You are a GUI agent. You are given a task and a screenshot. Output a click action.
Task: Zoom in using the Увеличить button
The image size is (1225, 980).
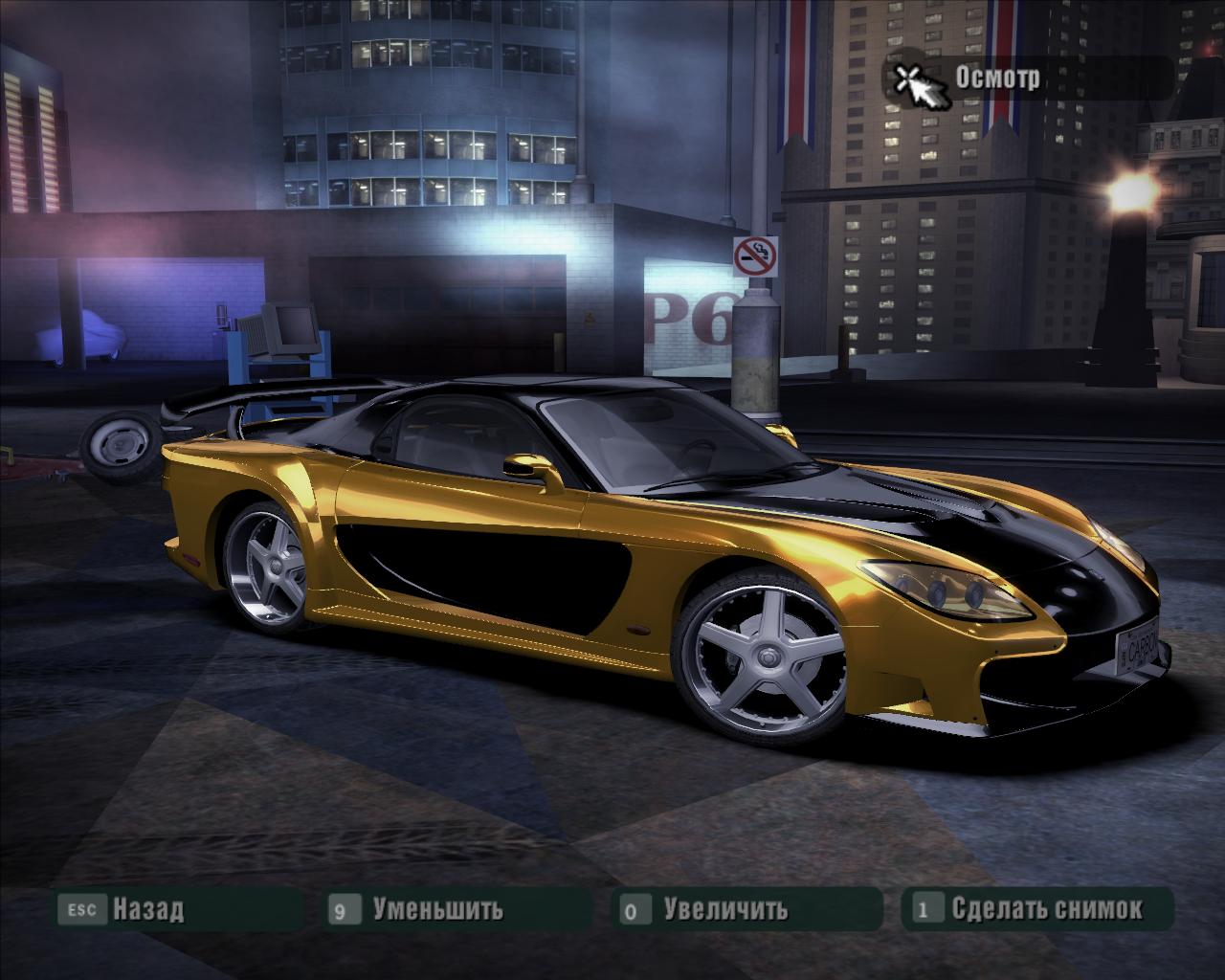click(725, 908)
